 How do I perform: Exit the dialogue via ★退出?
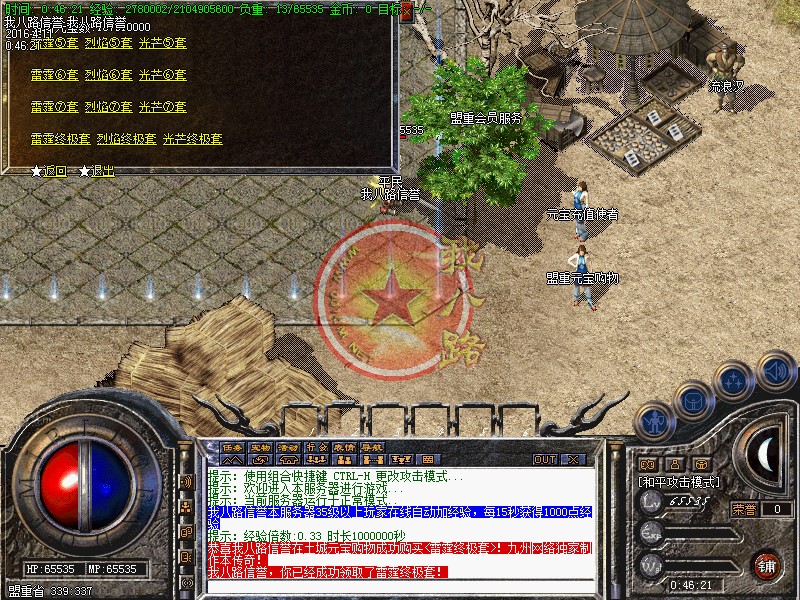pos(97,171)
